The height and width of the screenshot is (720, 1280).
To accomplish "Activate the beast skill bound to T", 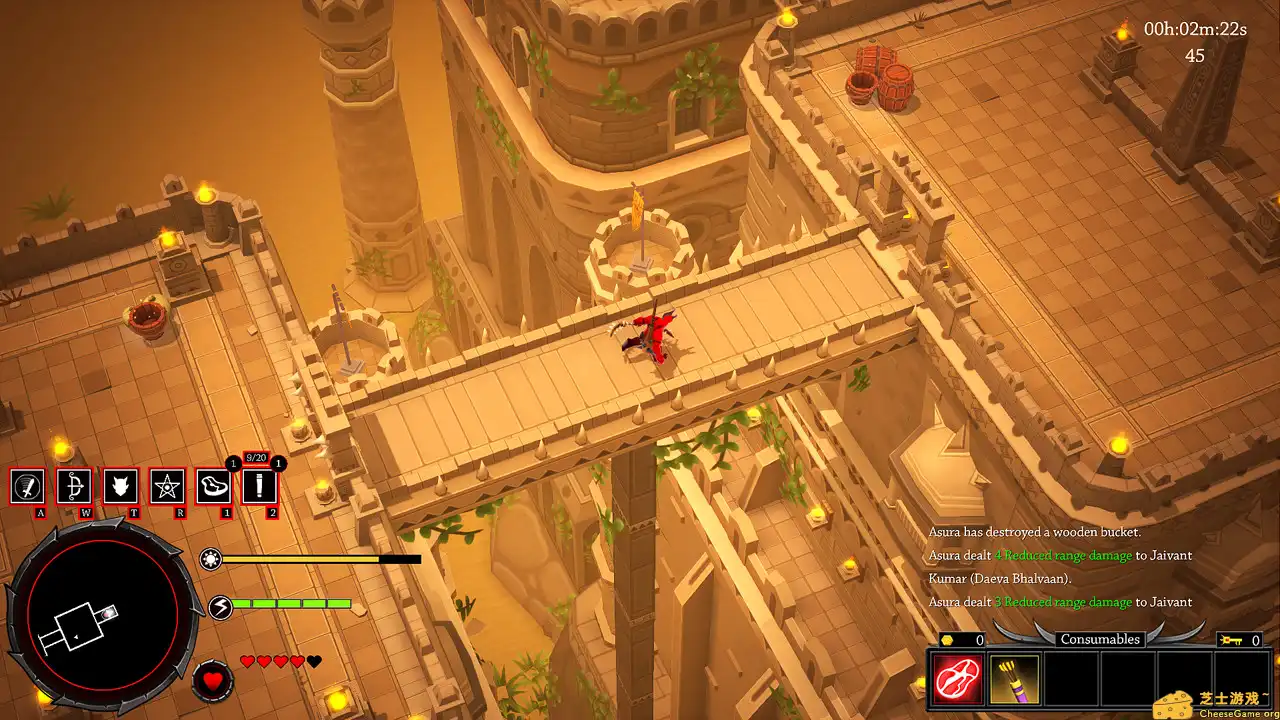I will [x=119, y=488].
